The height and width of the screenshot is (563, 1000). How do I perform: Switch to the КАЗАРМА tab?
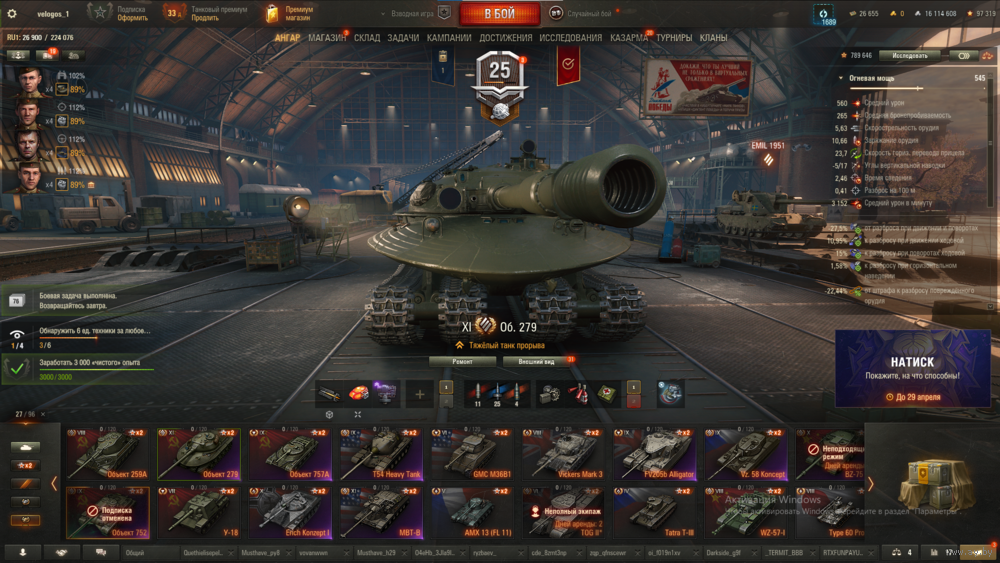pyautogui.click(x=629, y=38)
